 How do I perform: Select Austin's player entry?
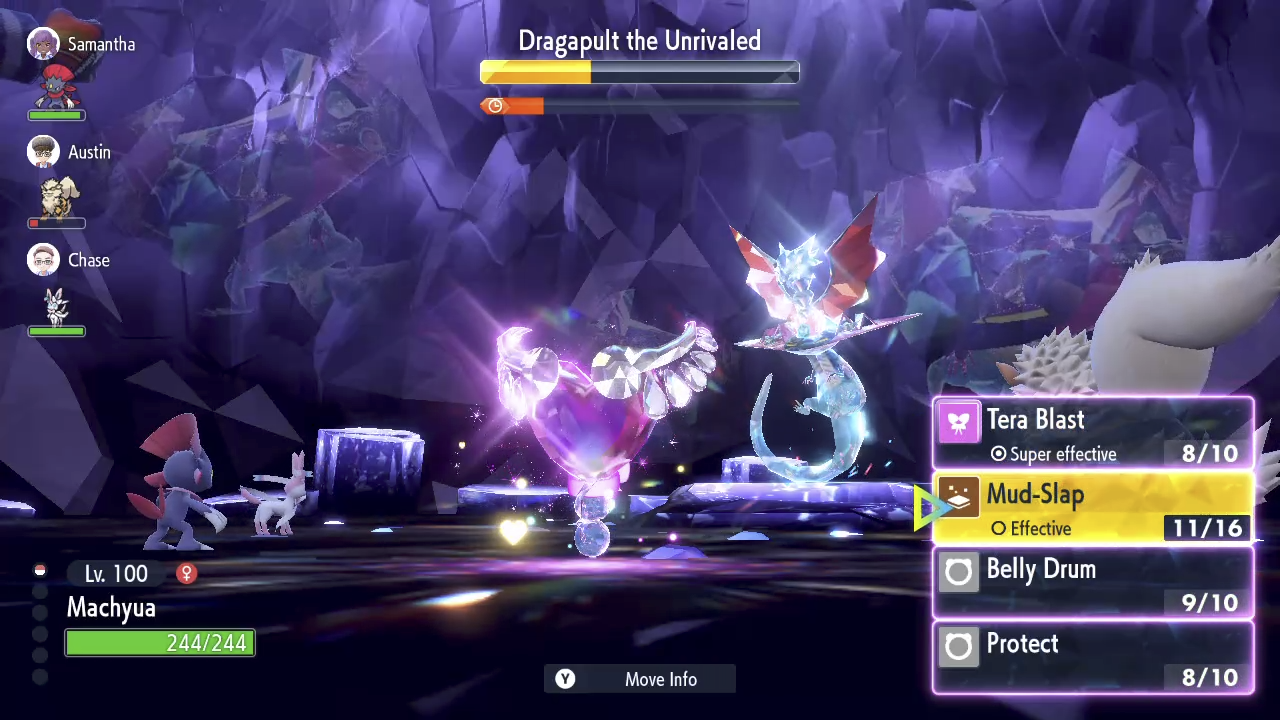[70, 153]
